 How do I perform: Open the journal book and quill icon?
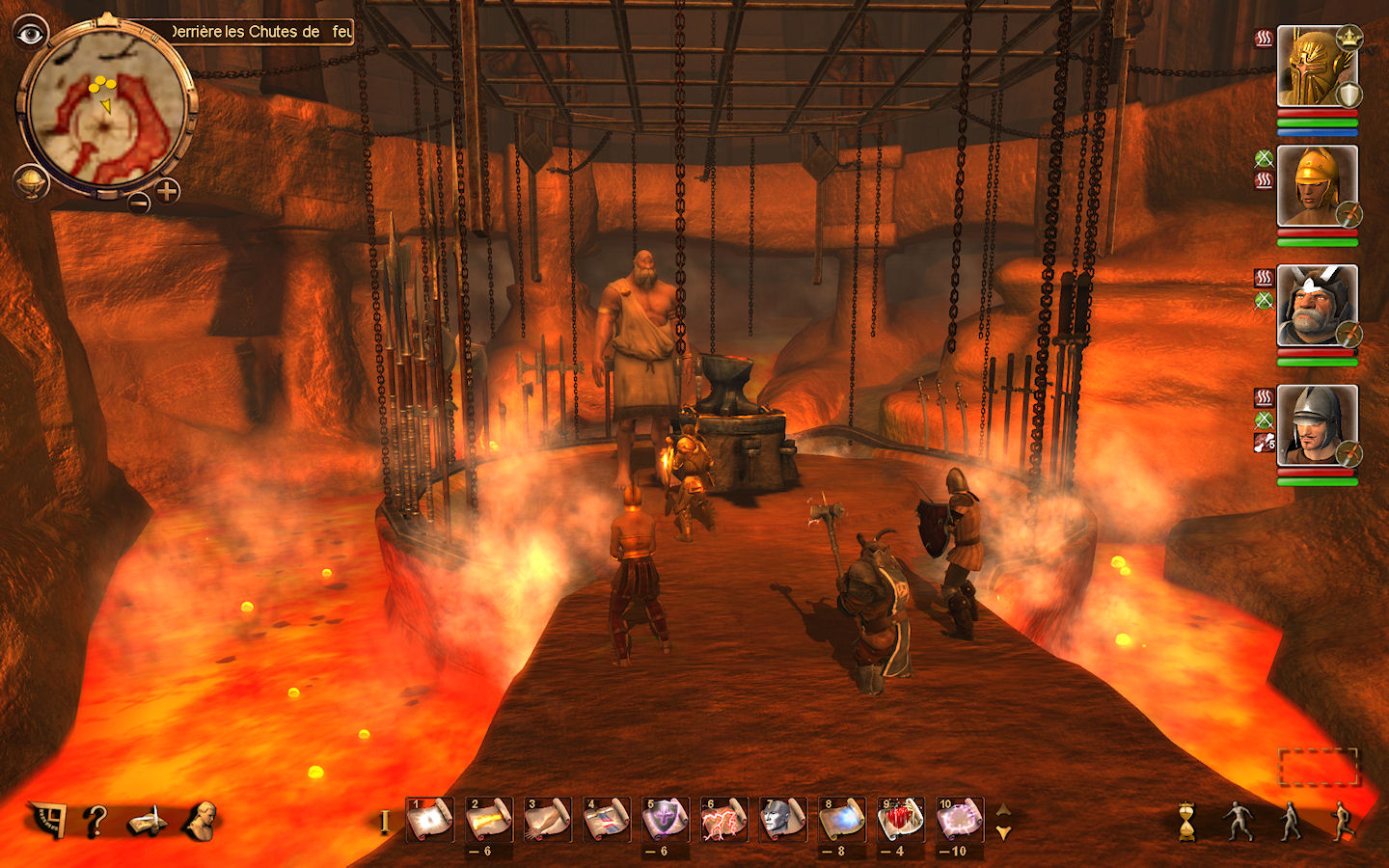(148, 823)
